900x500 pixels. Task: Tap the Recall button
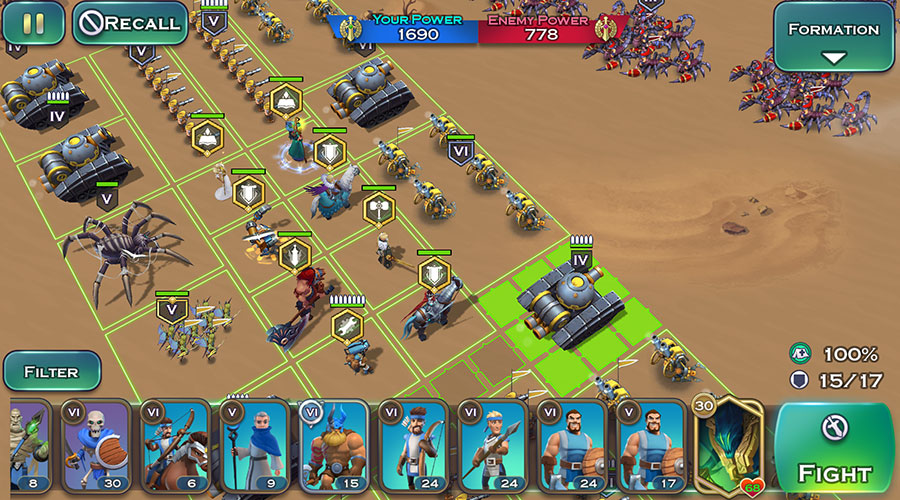(x=130, y=23)
